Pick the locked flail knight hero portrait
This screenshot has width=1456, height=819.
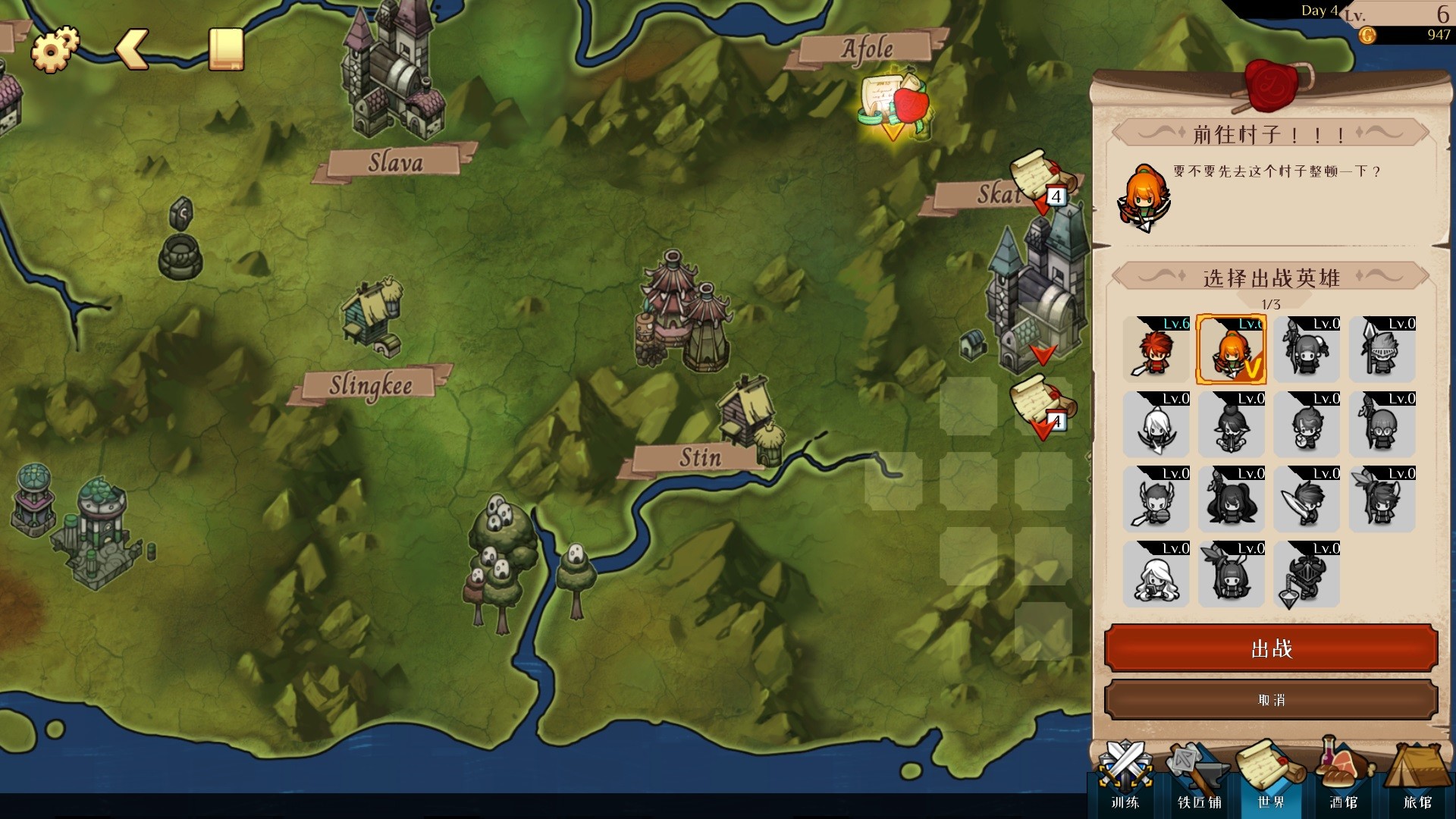[x=1306, y=575]
